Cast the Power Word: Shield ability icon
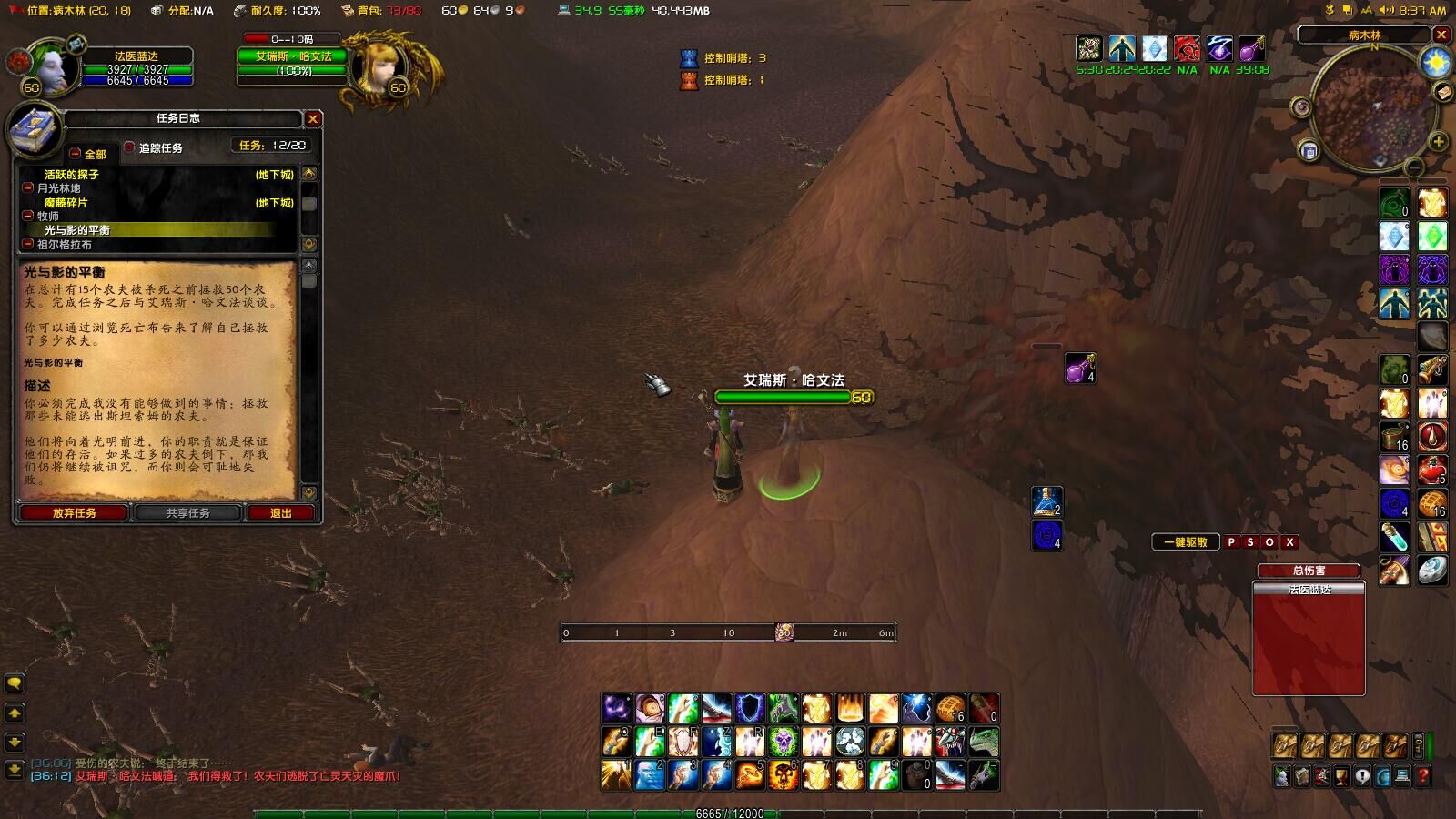Screen dimensions: 1456x819 [x=750, y=707]
